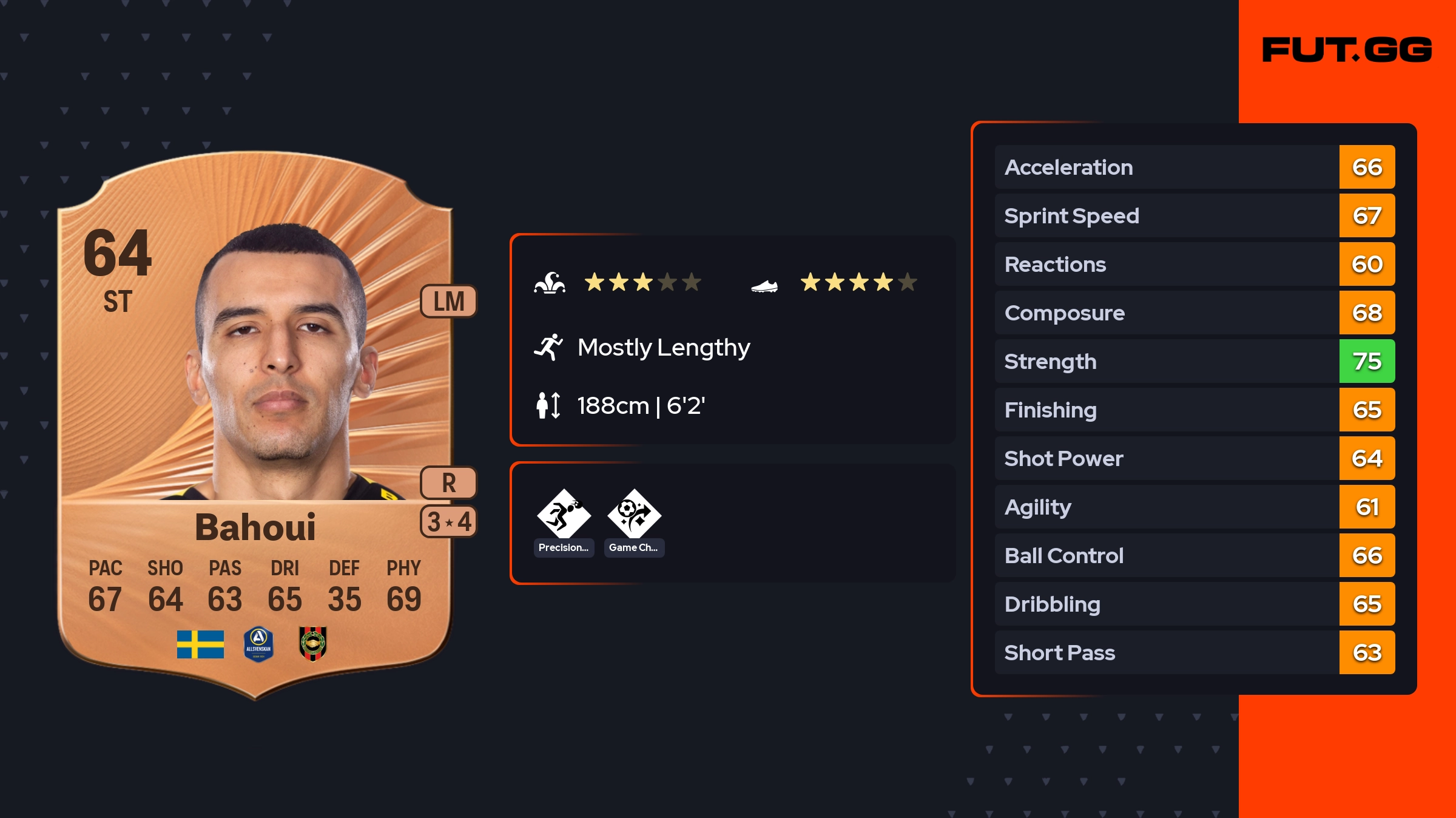1456x818 pixels.
Task: Click the Precision playstyle icon
Action: (x=564, y=515)
